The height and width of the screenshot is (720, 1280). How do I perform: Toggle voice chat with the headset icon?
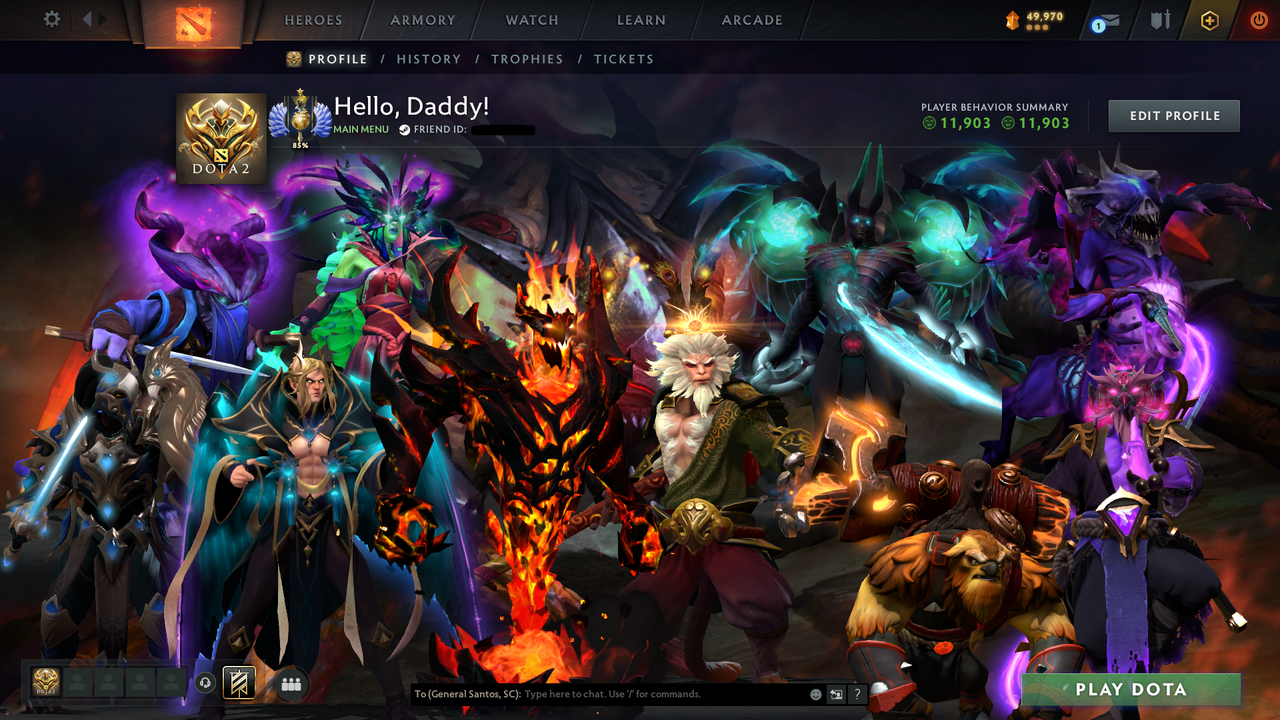(207, 683)
